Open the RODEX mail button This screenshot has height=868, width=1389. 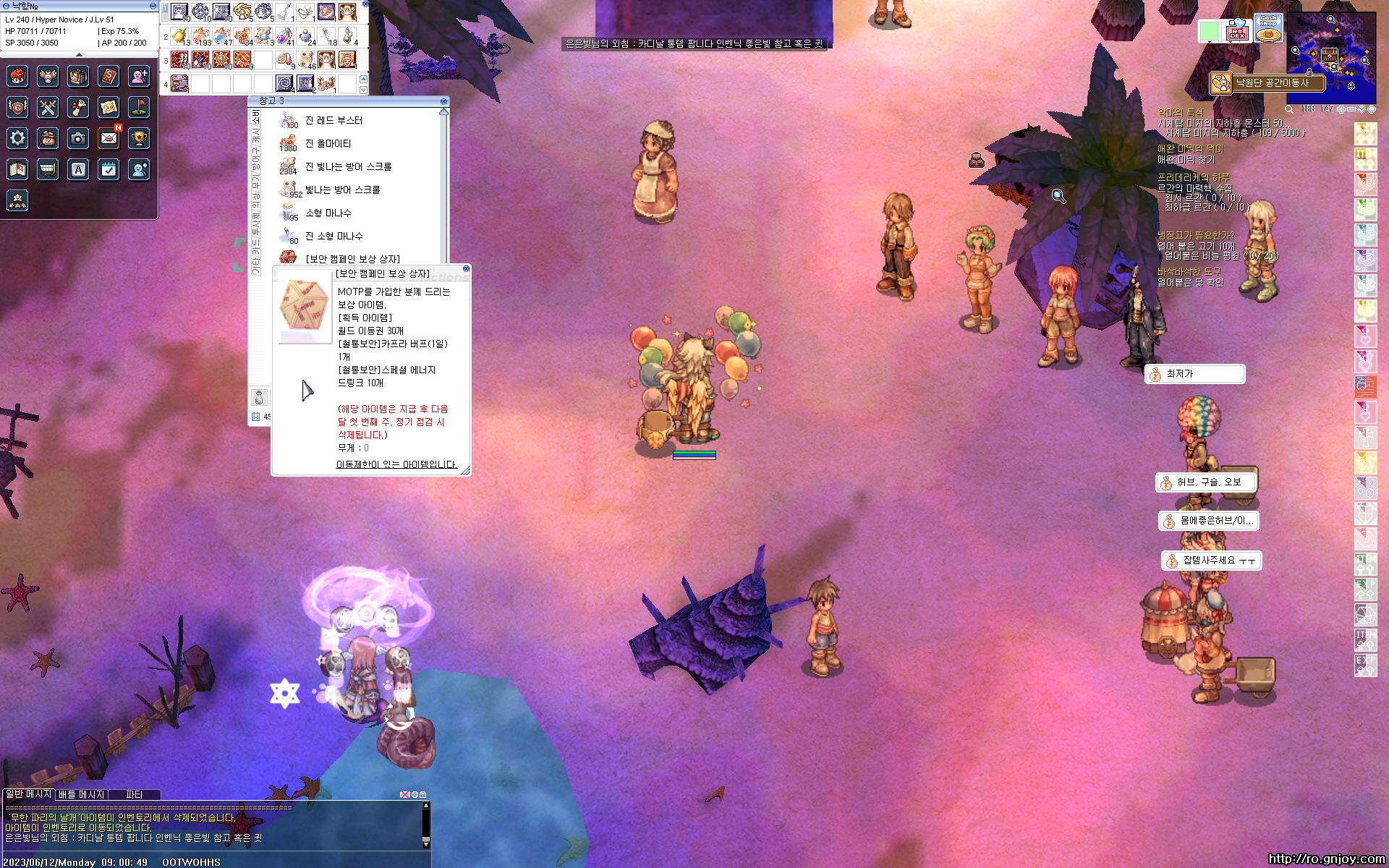[x=1239, y=31]
